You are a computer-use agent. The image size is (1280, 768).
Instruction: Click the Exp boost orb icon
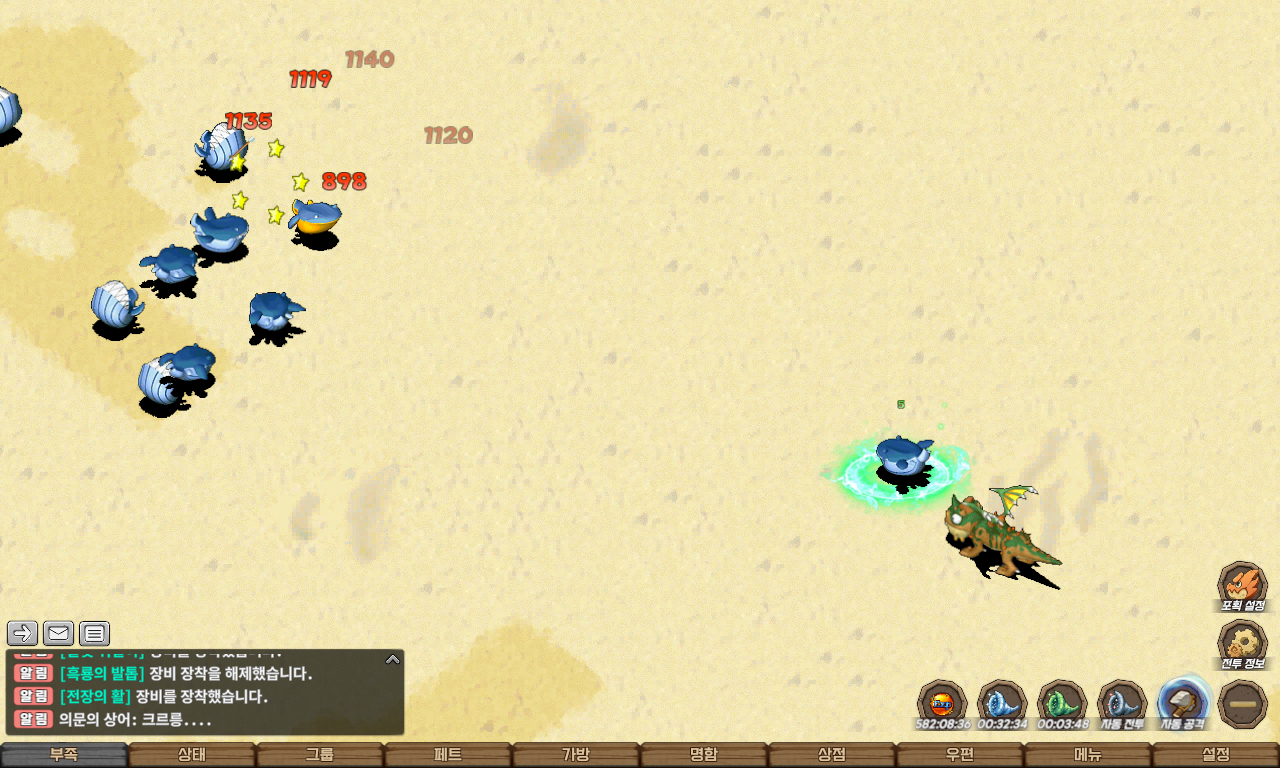[x=942, y=702]
